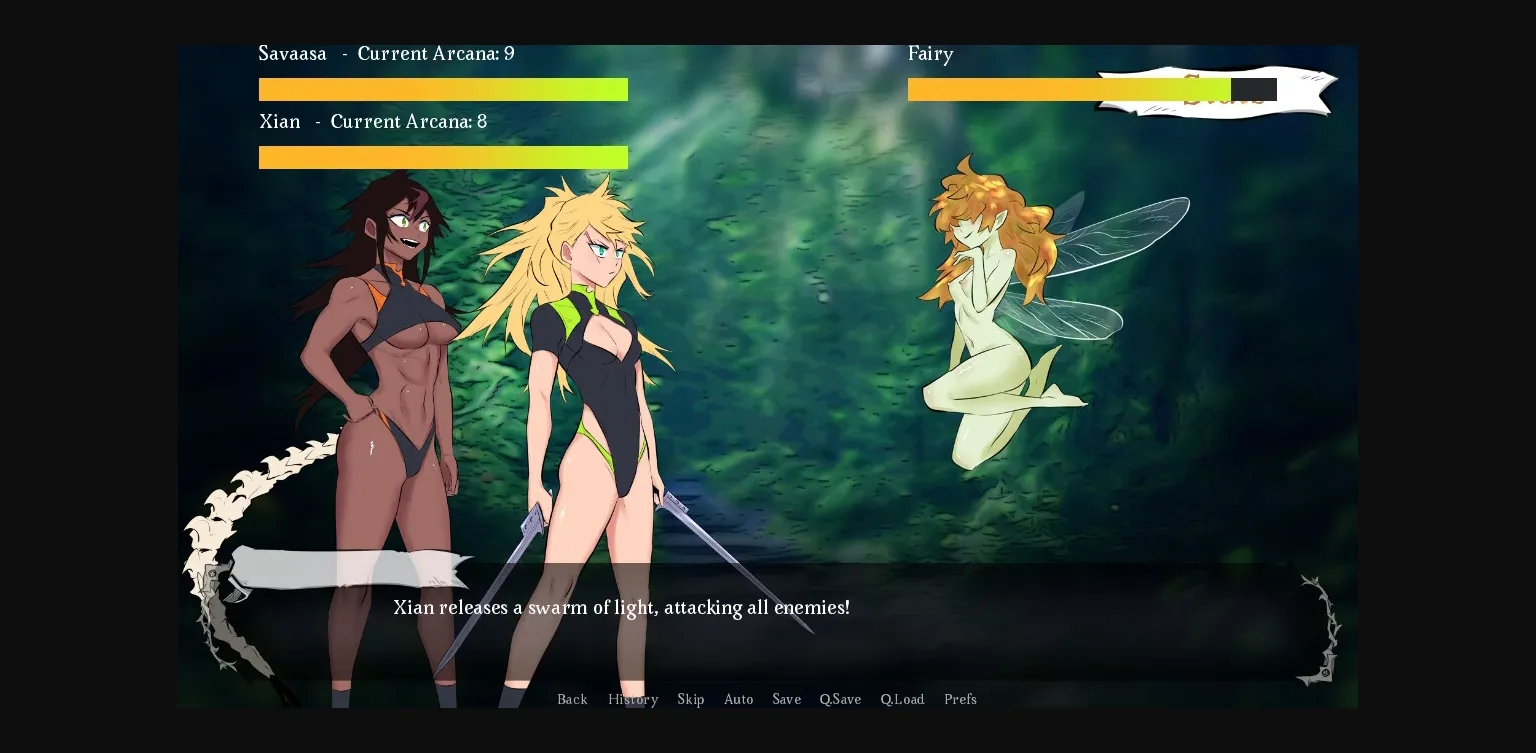Click Savaasa's Arcana gauge
The image size is (1536, 753).
[443, 89]
